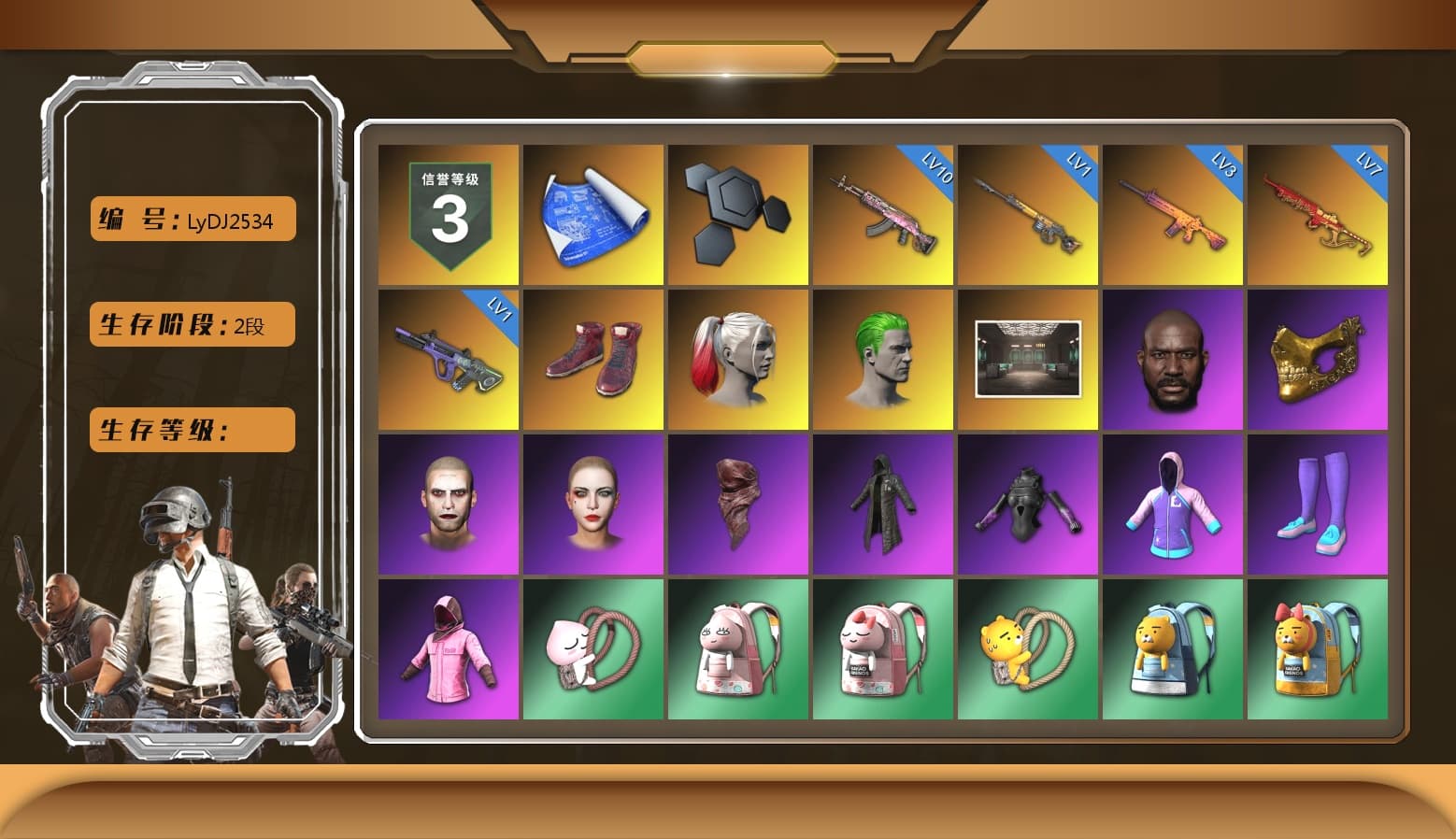Image resolution: width=1456 pixels, height=839 pixels.
Task: Open the ballroom lobby picture item
Action: [x=1028, y=359]
